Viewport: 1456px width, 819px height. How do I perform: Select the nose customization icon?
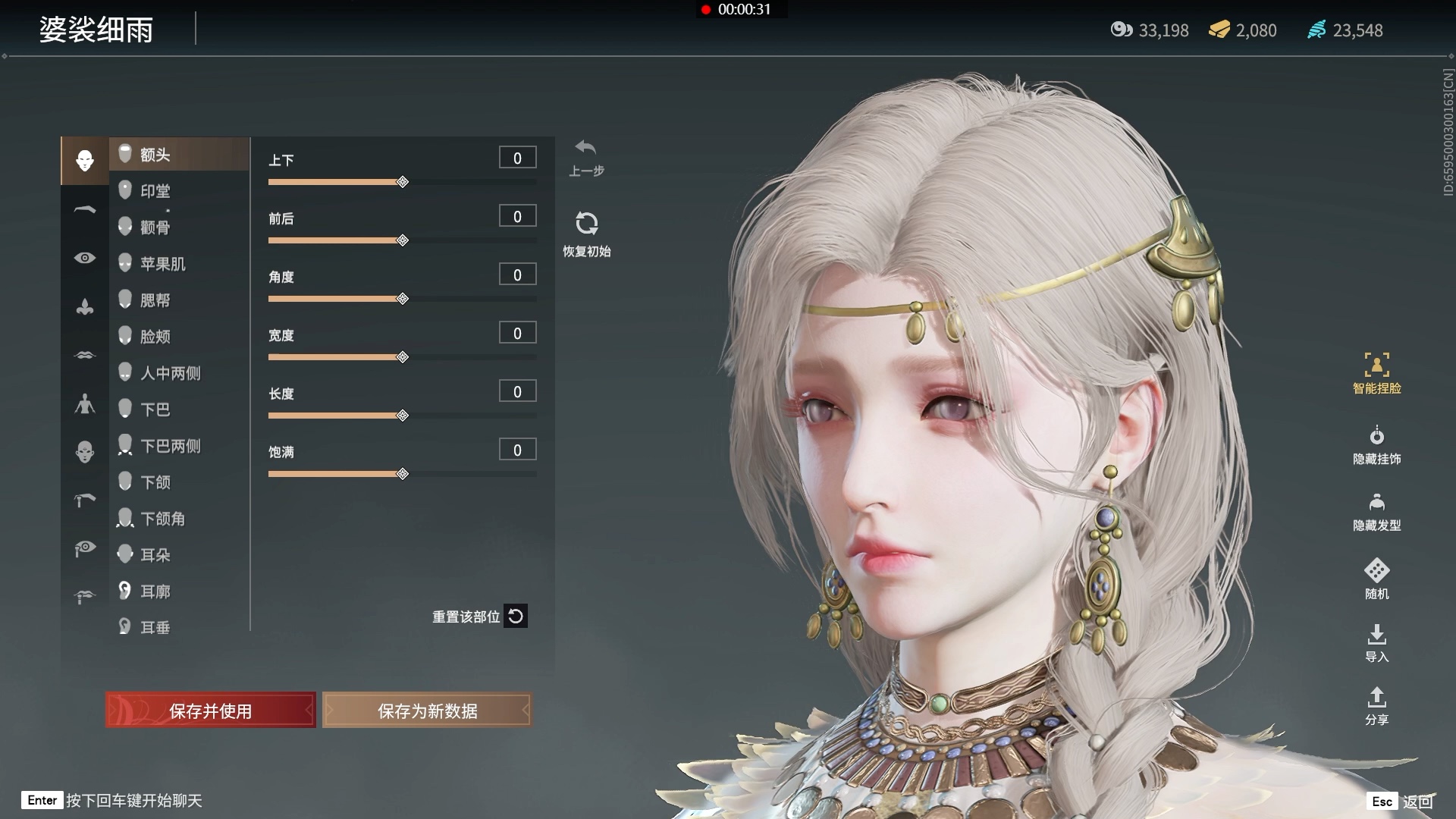click(x=84, y=306)
